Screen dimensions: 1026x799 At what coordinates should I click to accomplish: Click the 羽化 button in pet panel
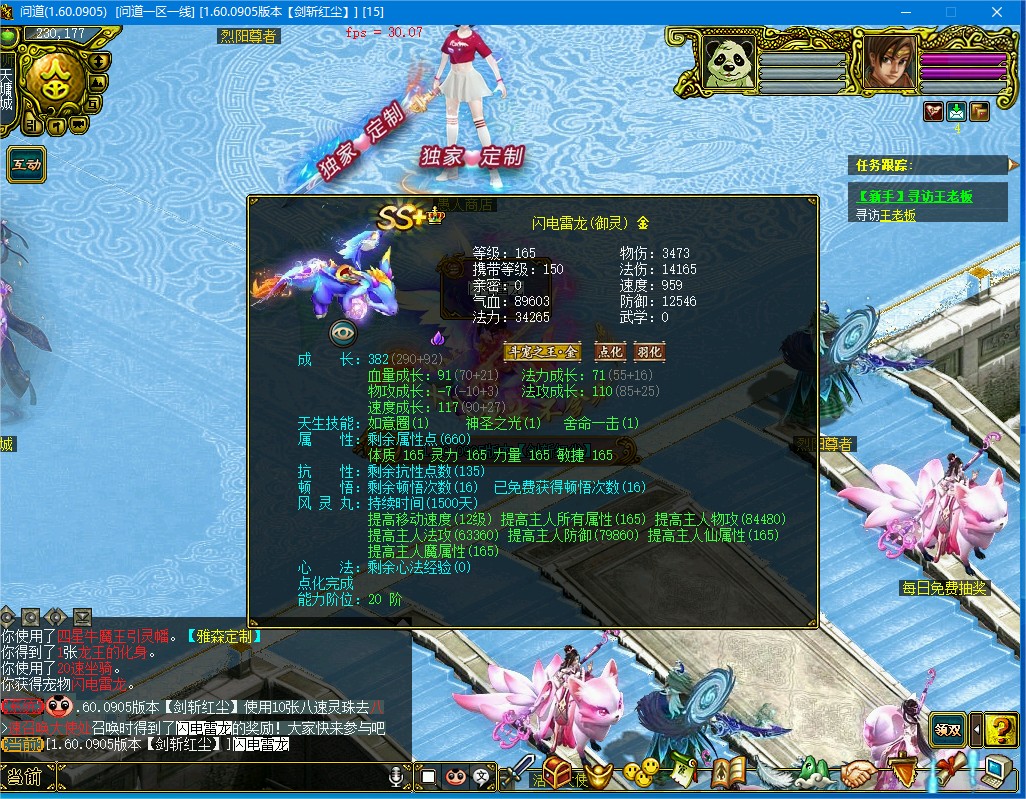pyautogui.click(x=648, y=352)
